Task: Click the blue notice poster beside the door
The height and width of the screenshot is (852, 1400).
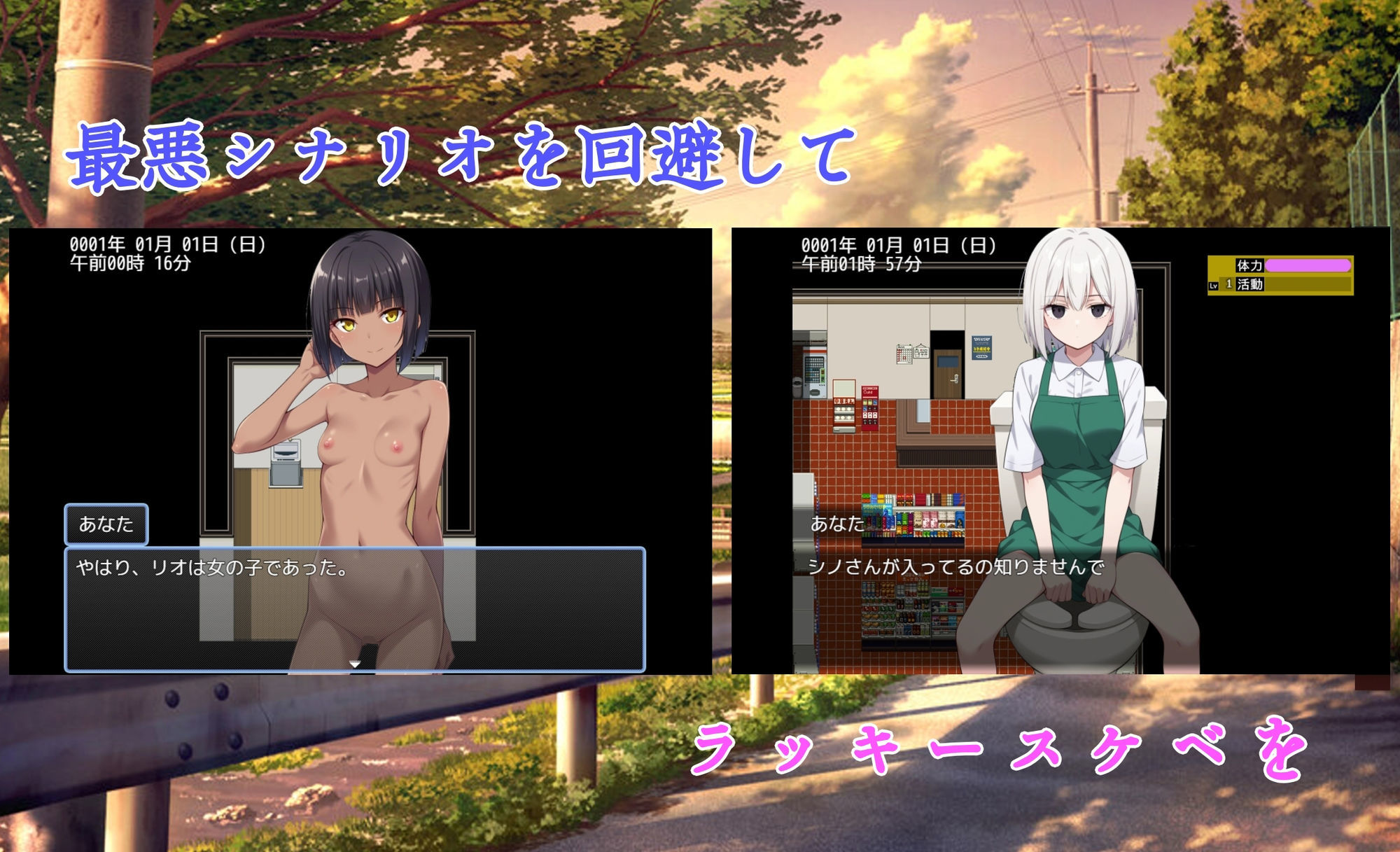Action: [981, 347]
